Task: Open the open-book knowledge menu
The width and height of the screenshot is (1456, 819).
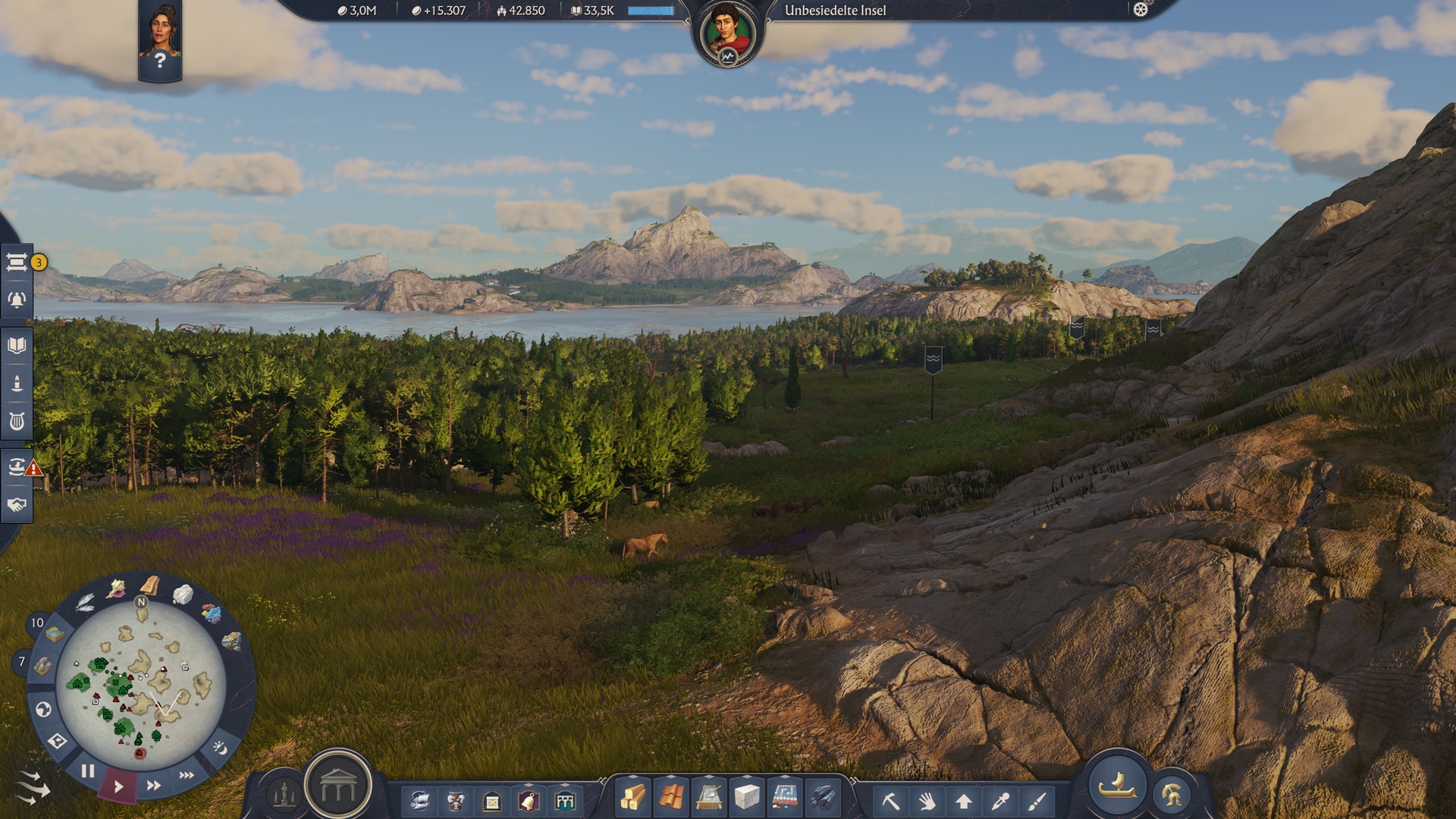Action: pos(17,346)
